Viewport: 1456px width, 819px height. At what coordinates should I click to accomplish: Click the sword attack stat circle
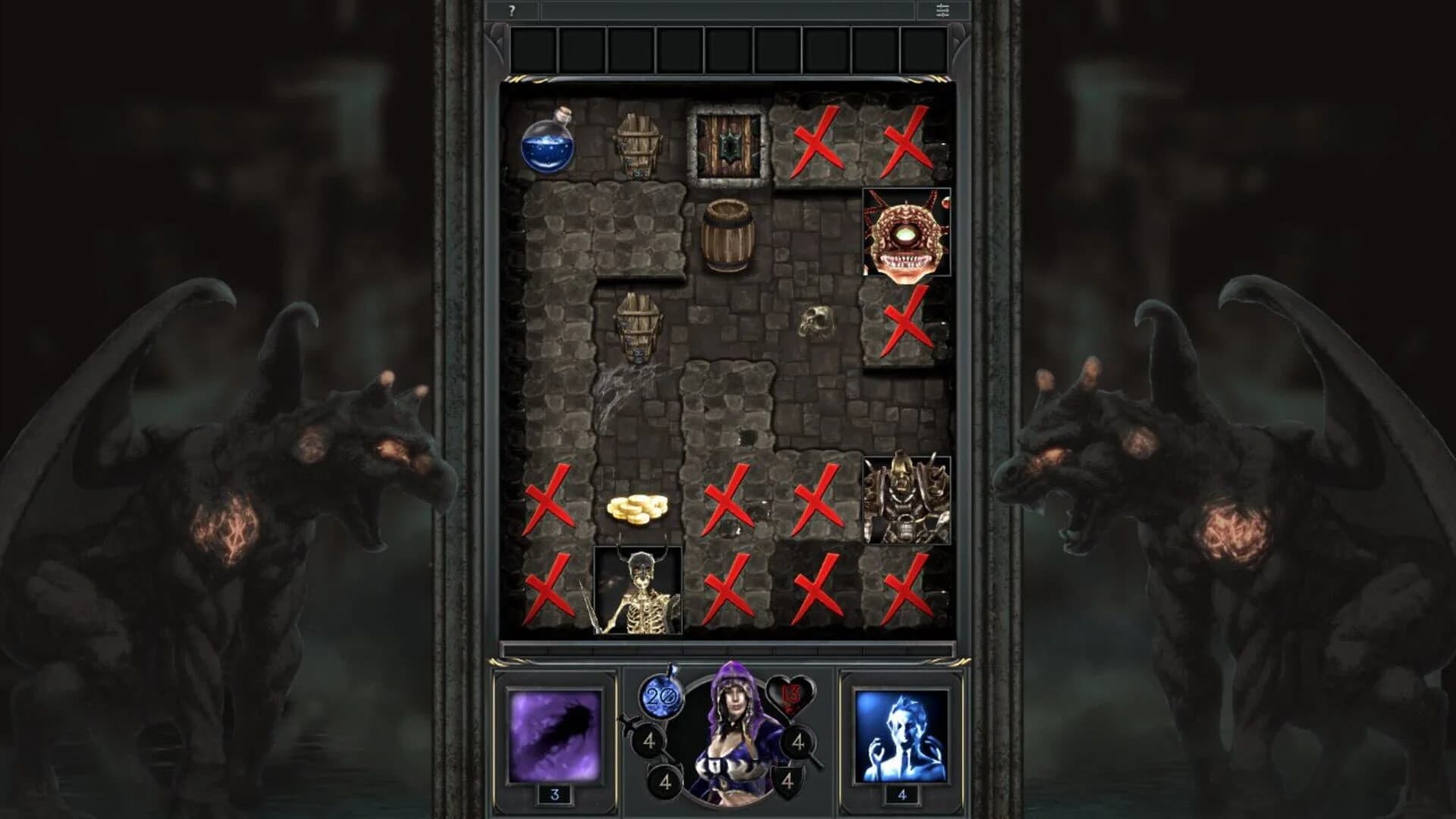point(649,741)
